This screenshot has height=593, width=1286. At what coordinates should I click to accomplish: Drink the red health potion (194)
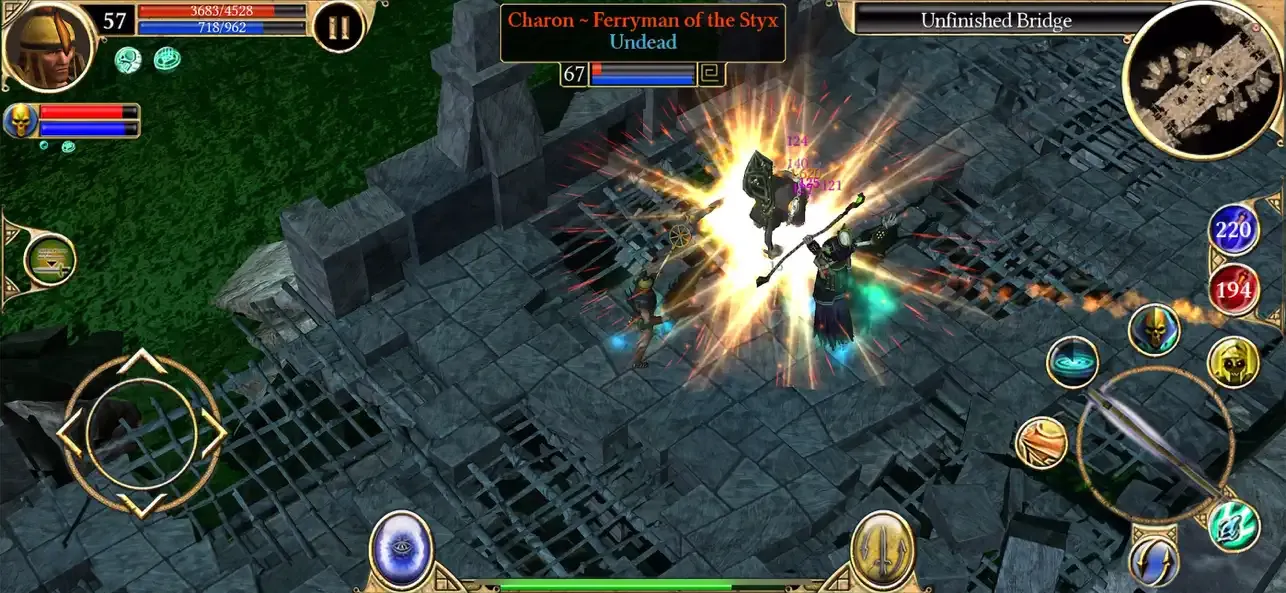[1234, 291]
